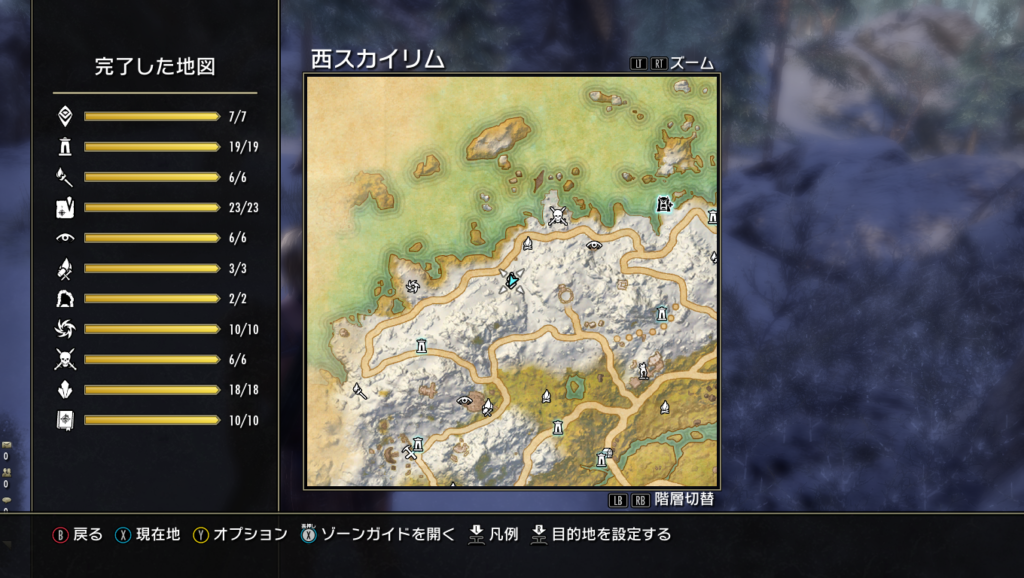Choose the swirling storm marker on the map
Viewport: 1024px width, 578px height.
[412, 287]
